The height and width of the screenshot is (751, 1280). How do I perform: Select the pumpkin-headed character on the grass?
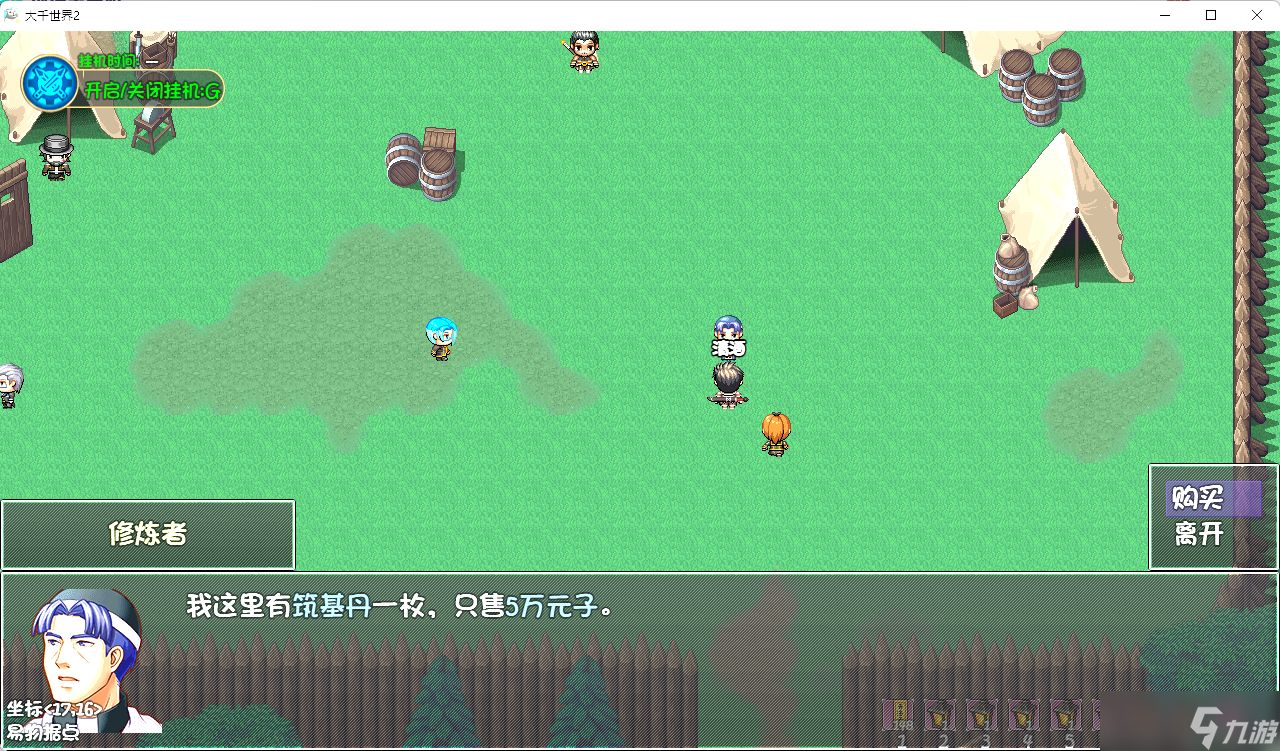coord(775,435)
